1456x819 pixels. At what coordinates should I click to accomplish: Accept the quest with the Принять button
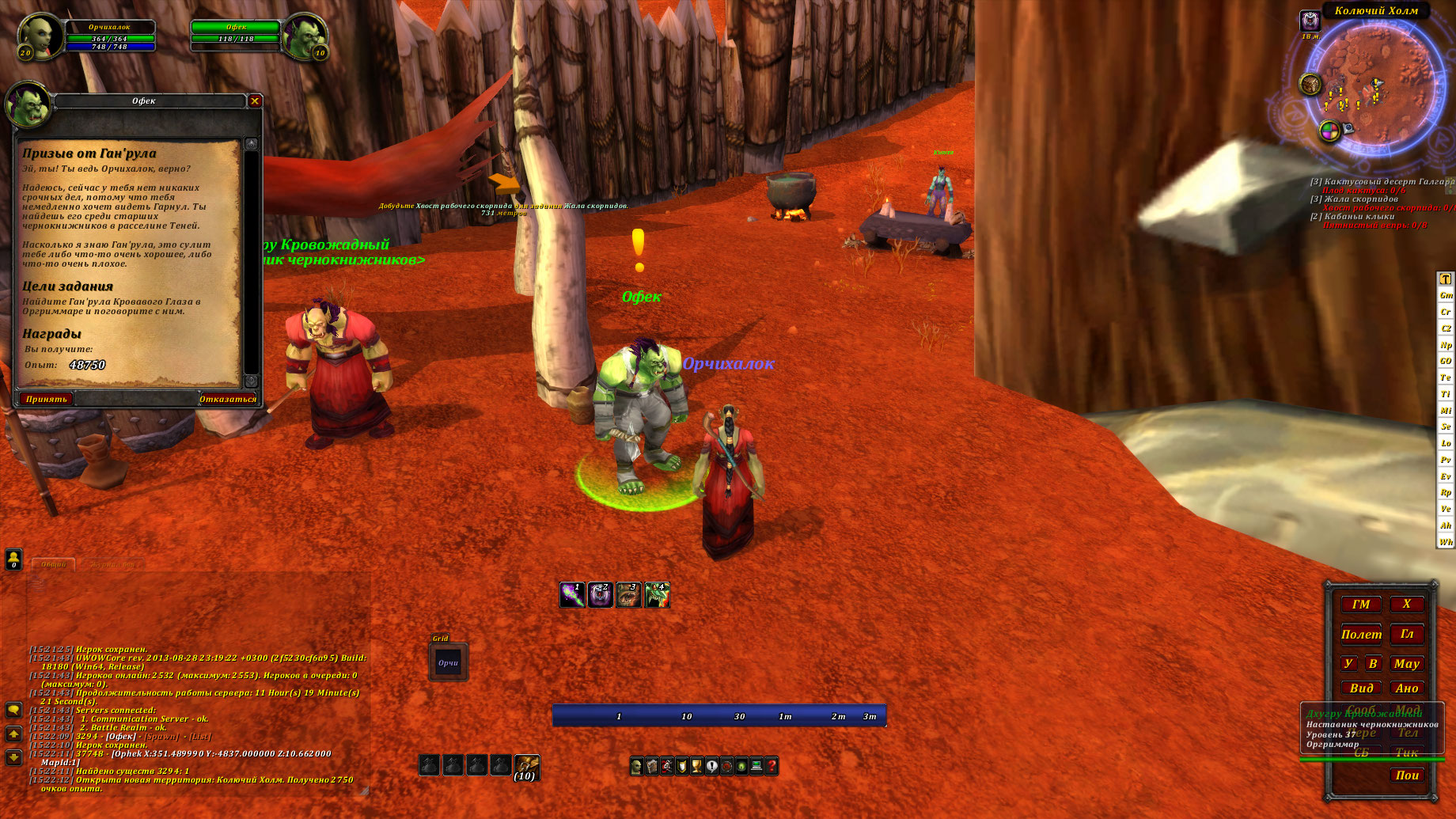coord(46,399)
